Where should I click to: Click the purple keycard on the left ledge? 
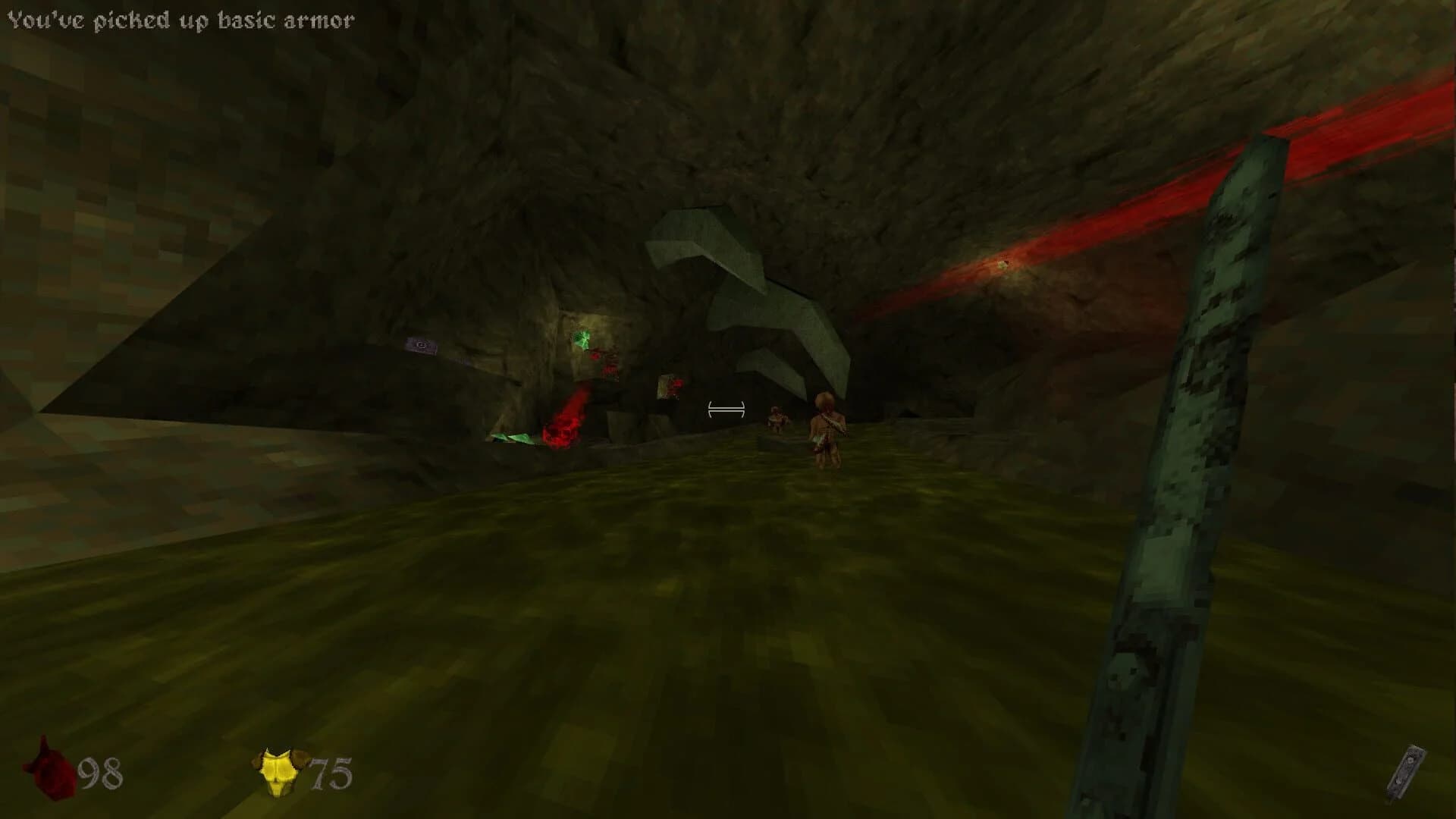(422, 347)
